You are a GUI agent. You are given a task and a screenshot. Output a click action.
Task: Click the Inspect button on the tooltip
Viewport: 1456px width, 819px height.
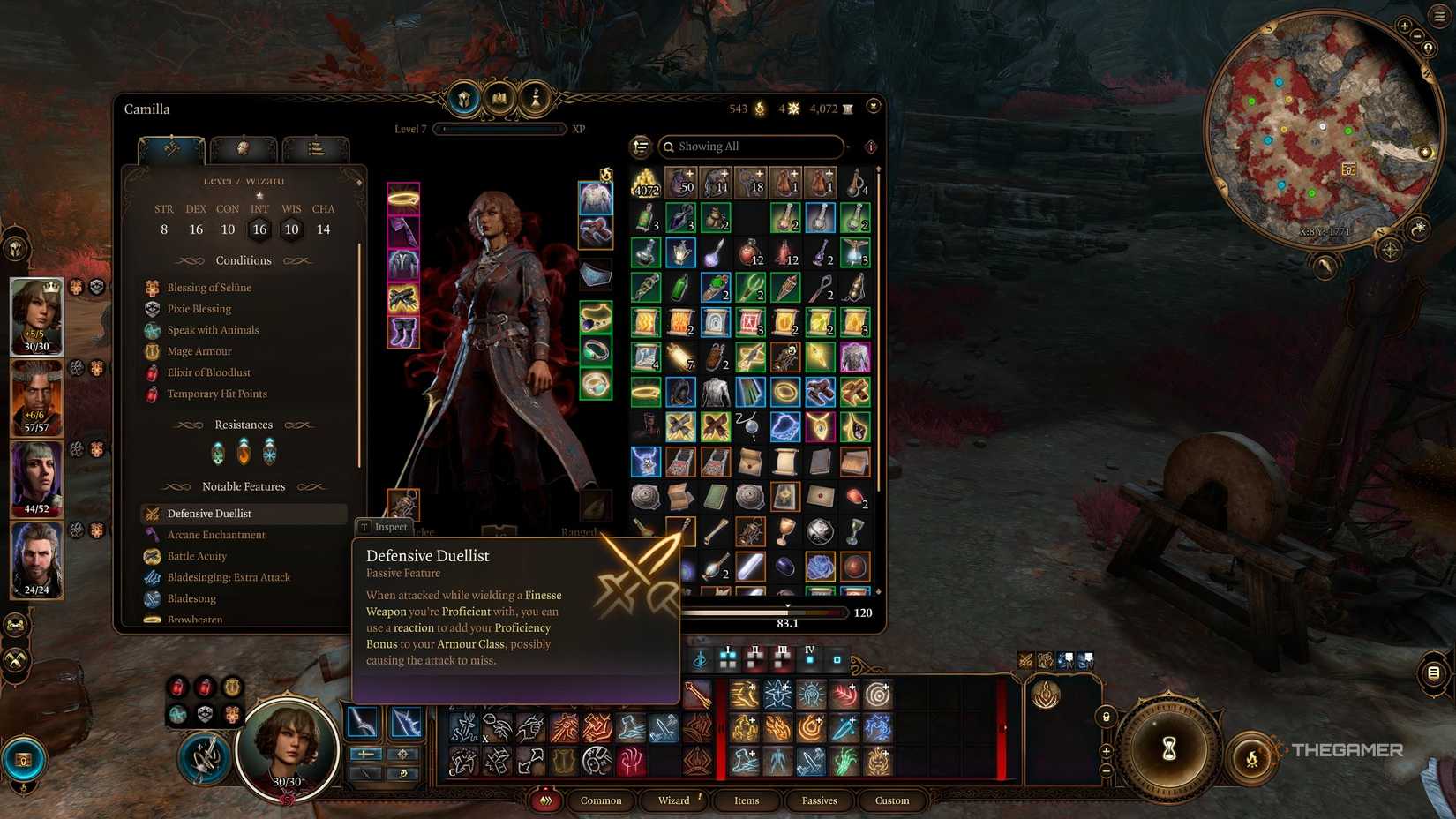click(x=384, y=526)
